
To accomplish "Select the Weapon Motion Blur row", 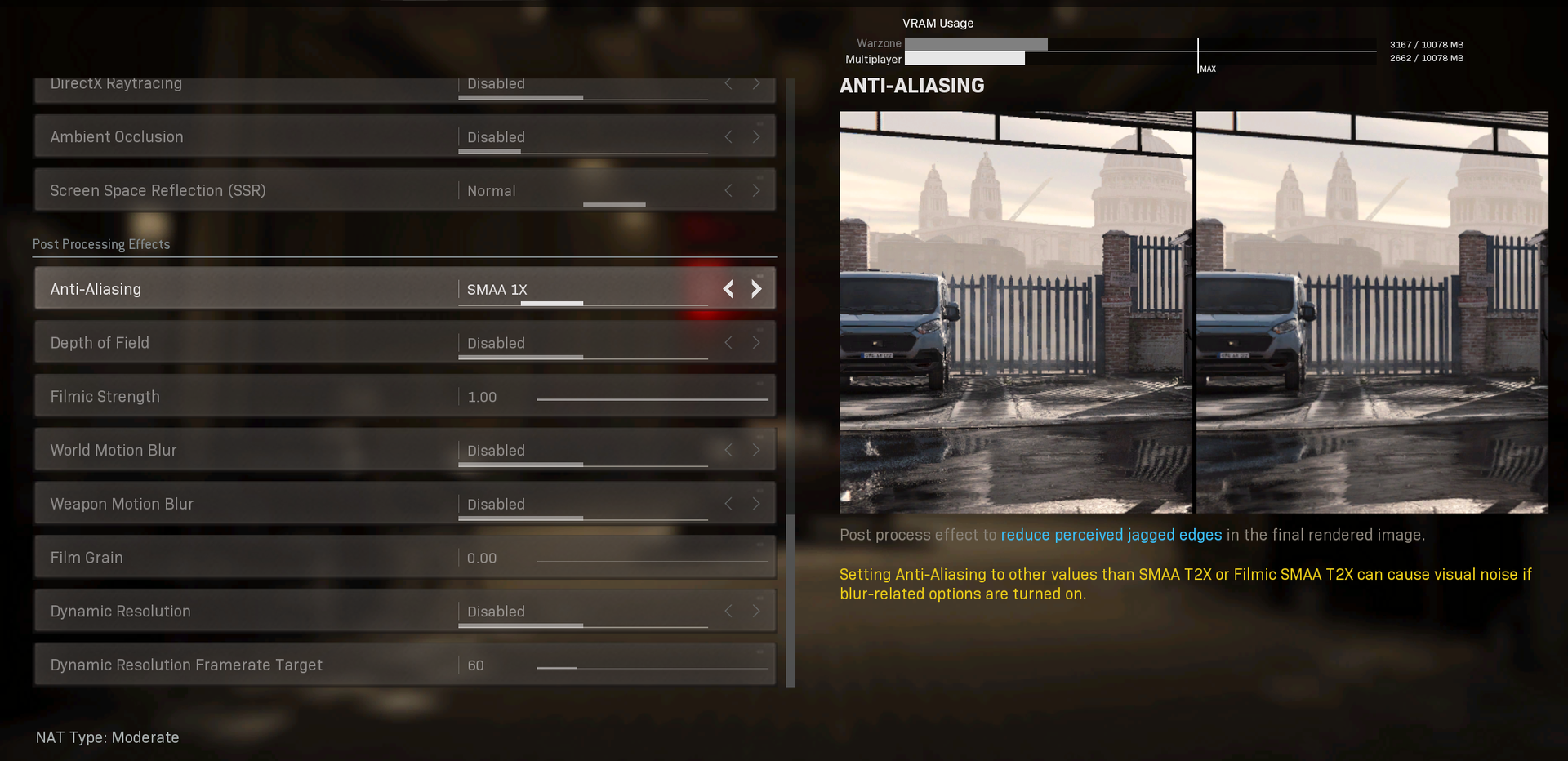I will tap(245, 505).
